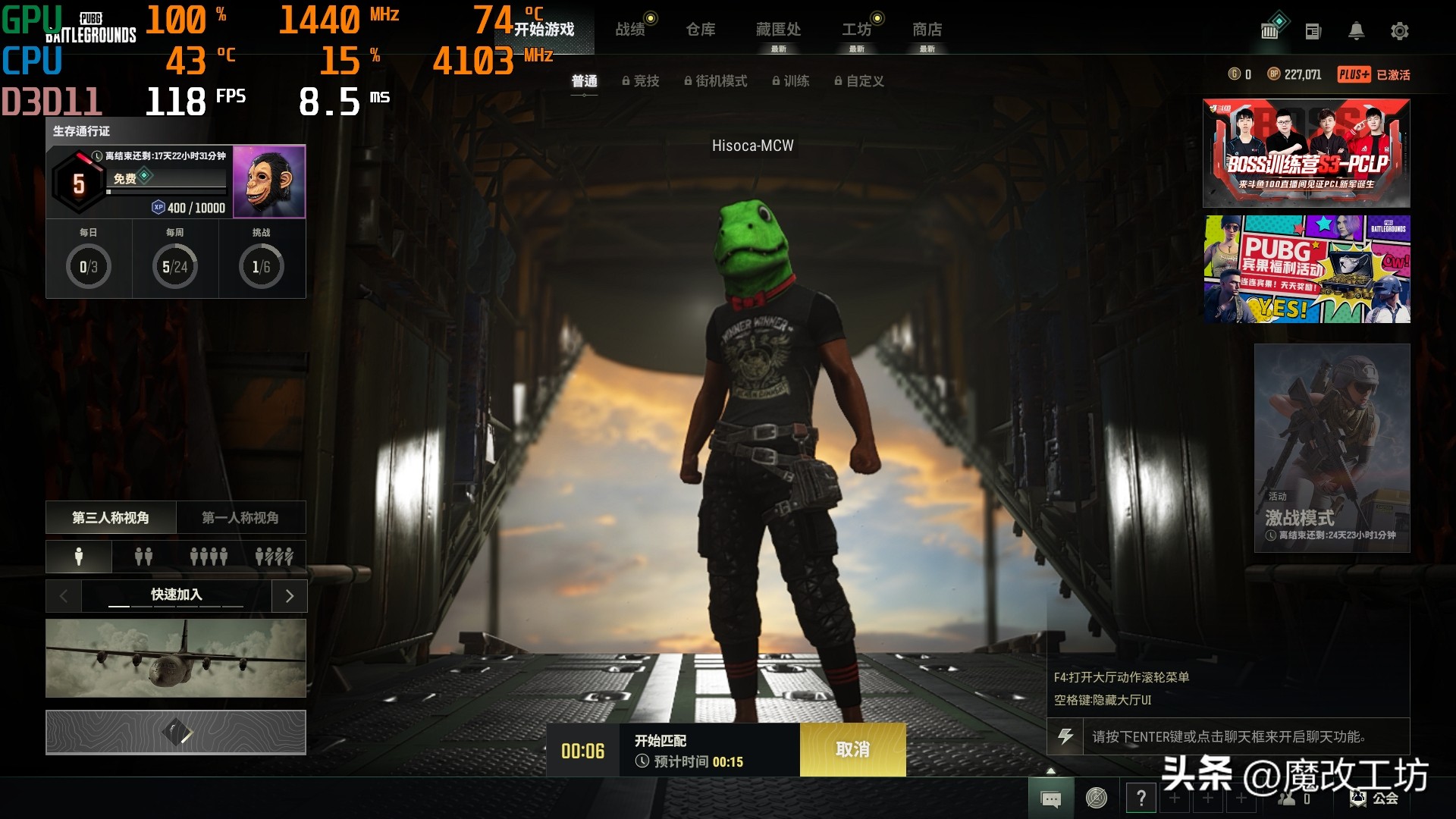Viewport: 1456px width, 819px height.
Task: Cancel matchmaking with the 取消 button
Action: pos(852,749)
